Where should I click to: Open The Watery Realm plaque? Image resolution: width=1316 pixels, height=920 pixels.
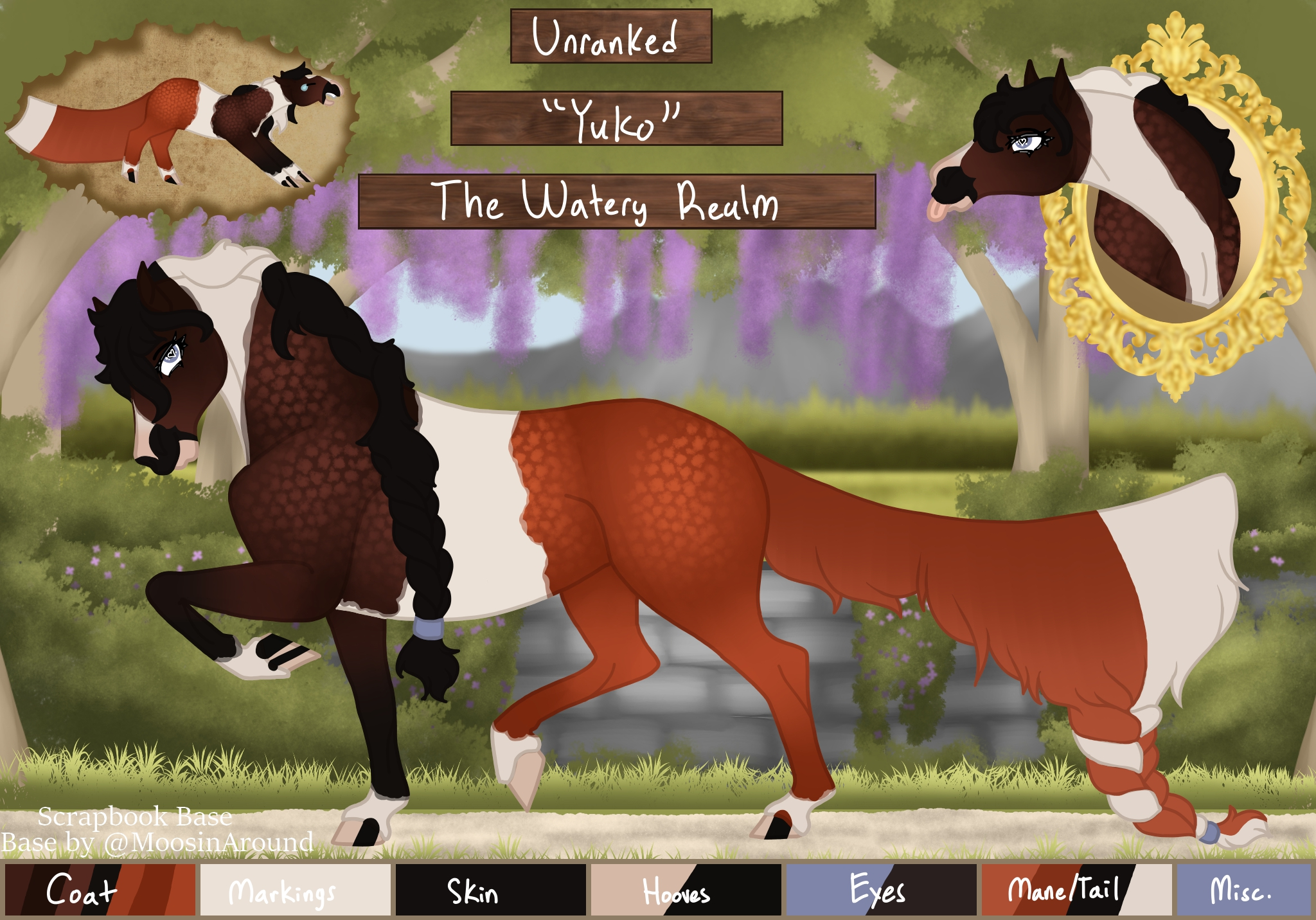(x=616, y=201)
